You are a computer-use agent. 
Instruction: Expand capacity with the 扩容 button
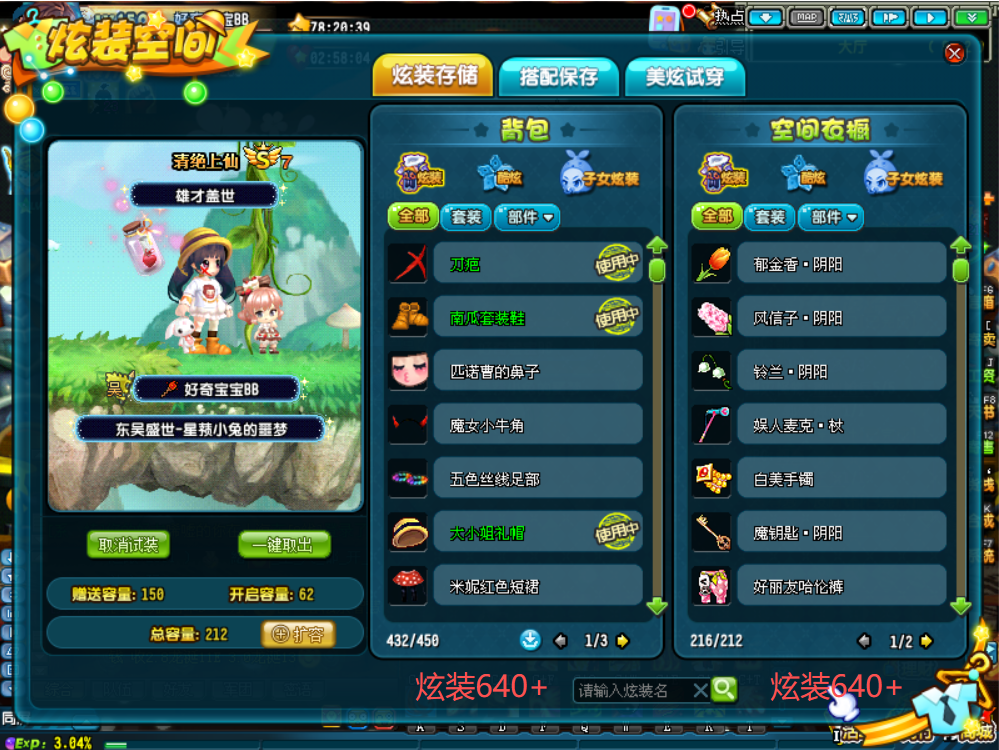pos(298,634)
